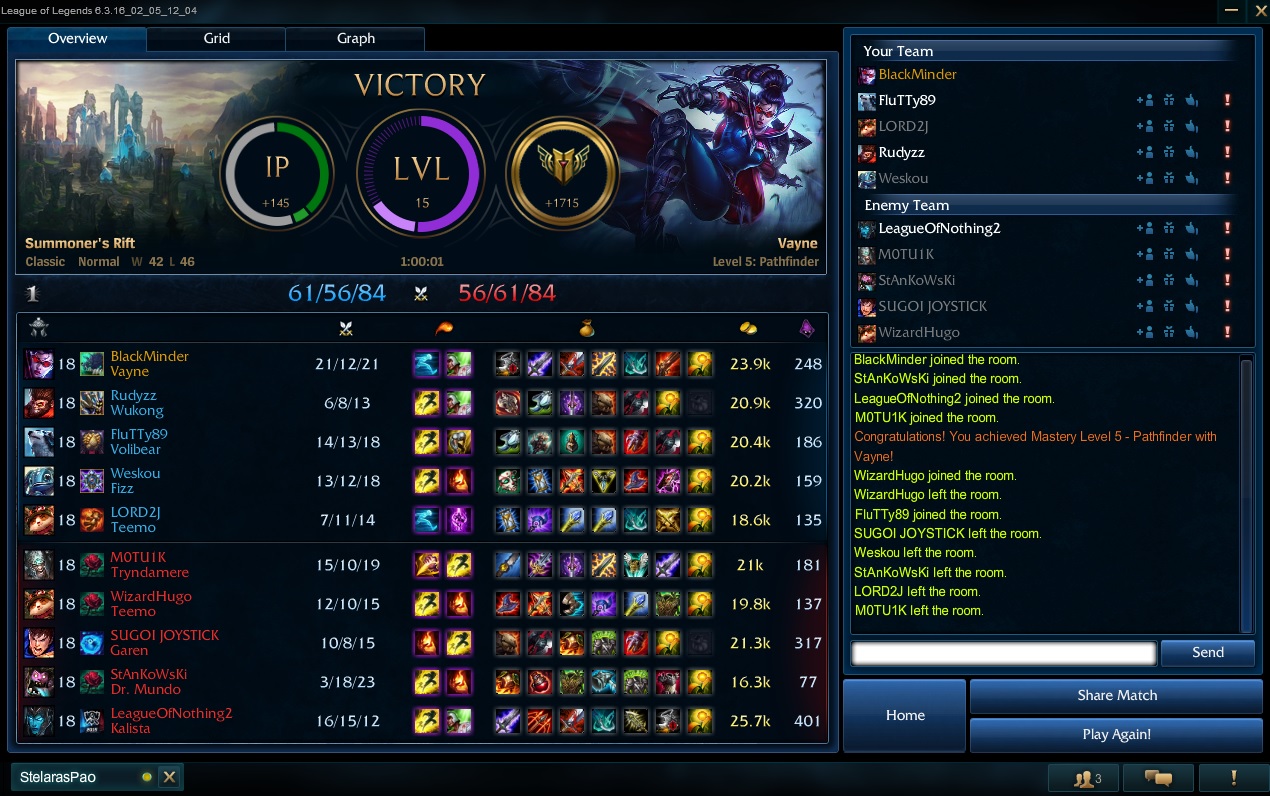Choose Play Again!
This screenshot has height=796, width=1270.
[1116, 735]
